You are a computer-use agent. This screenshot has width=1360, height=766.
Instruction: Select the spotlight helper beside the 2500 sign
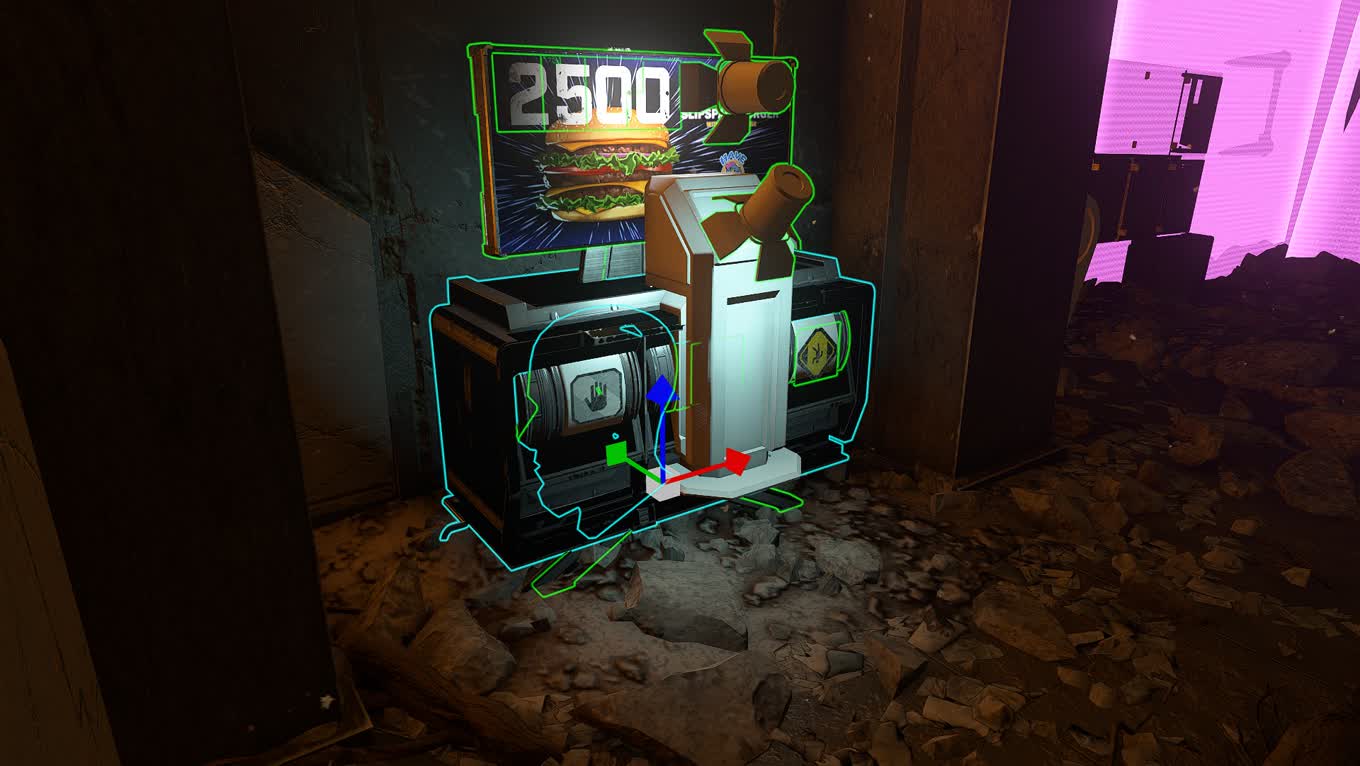750,85
